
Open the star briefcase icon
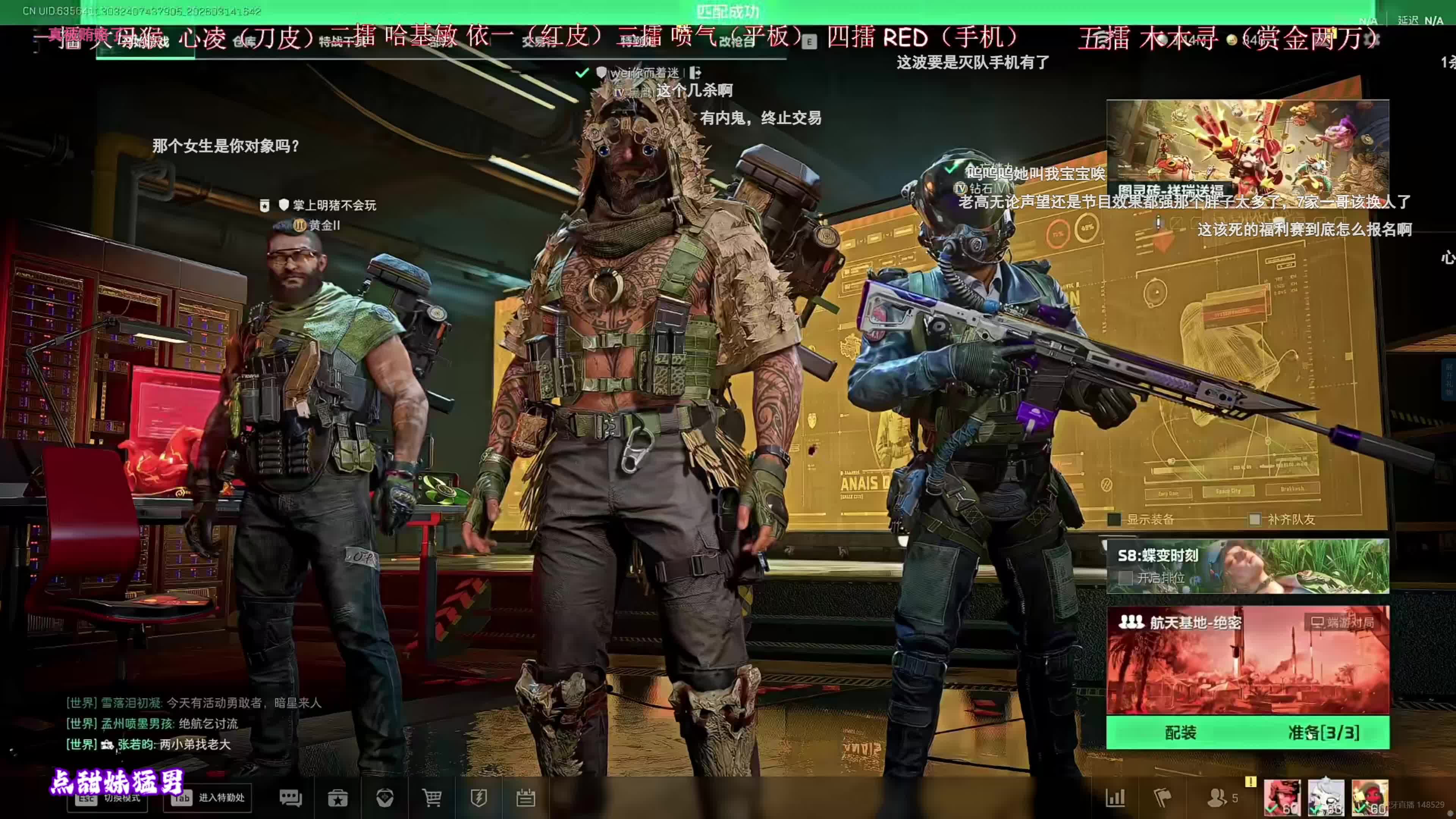point(338,798)
